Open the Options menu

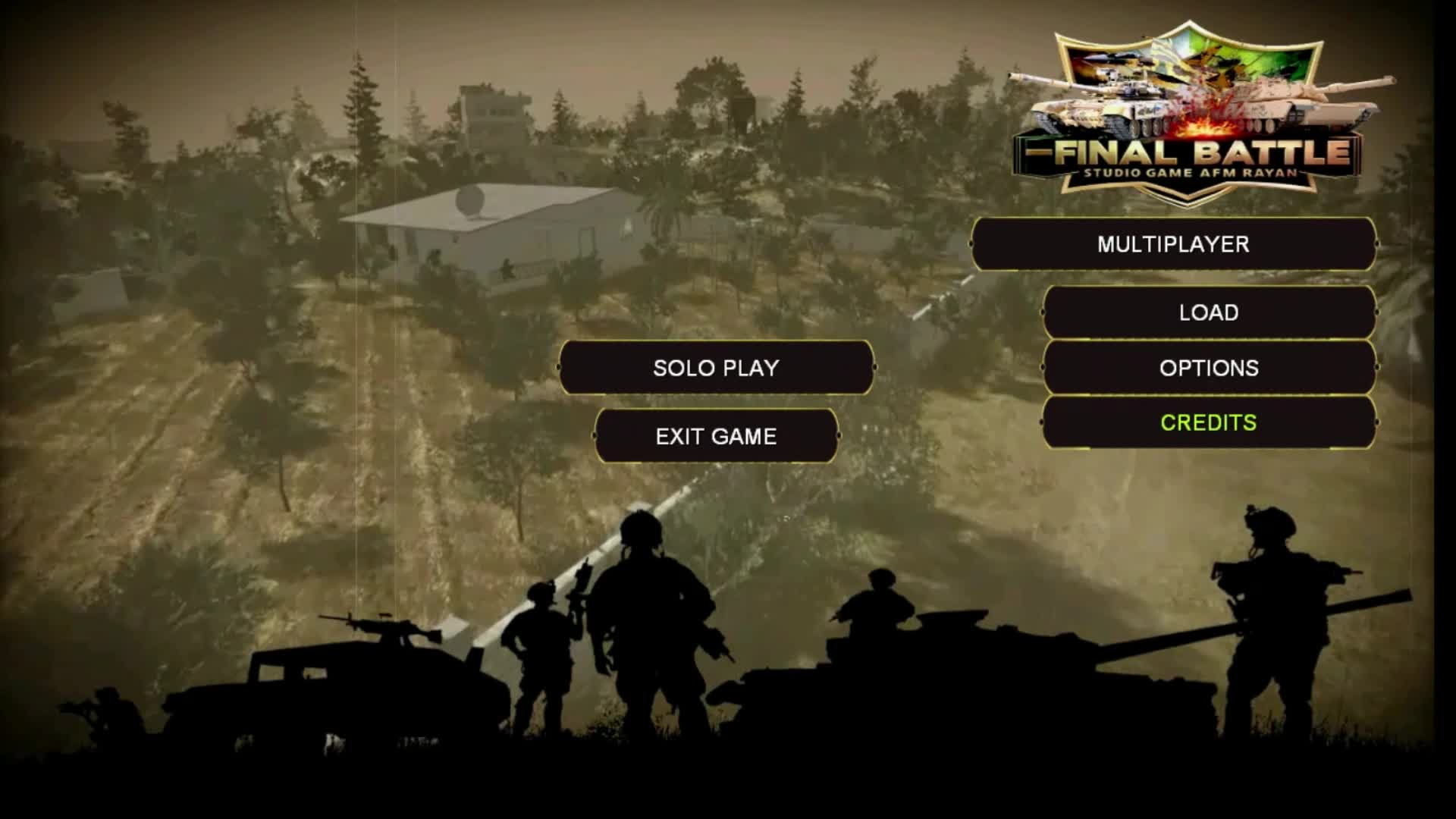[1210, 368]
